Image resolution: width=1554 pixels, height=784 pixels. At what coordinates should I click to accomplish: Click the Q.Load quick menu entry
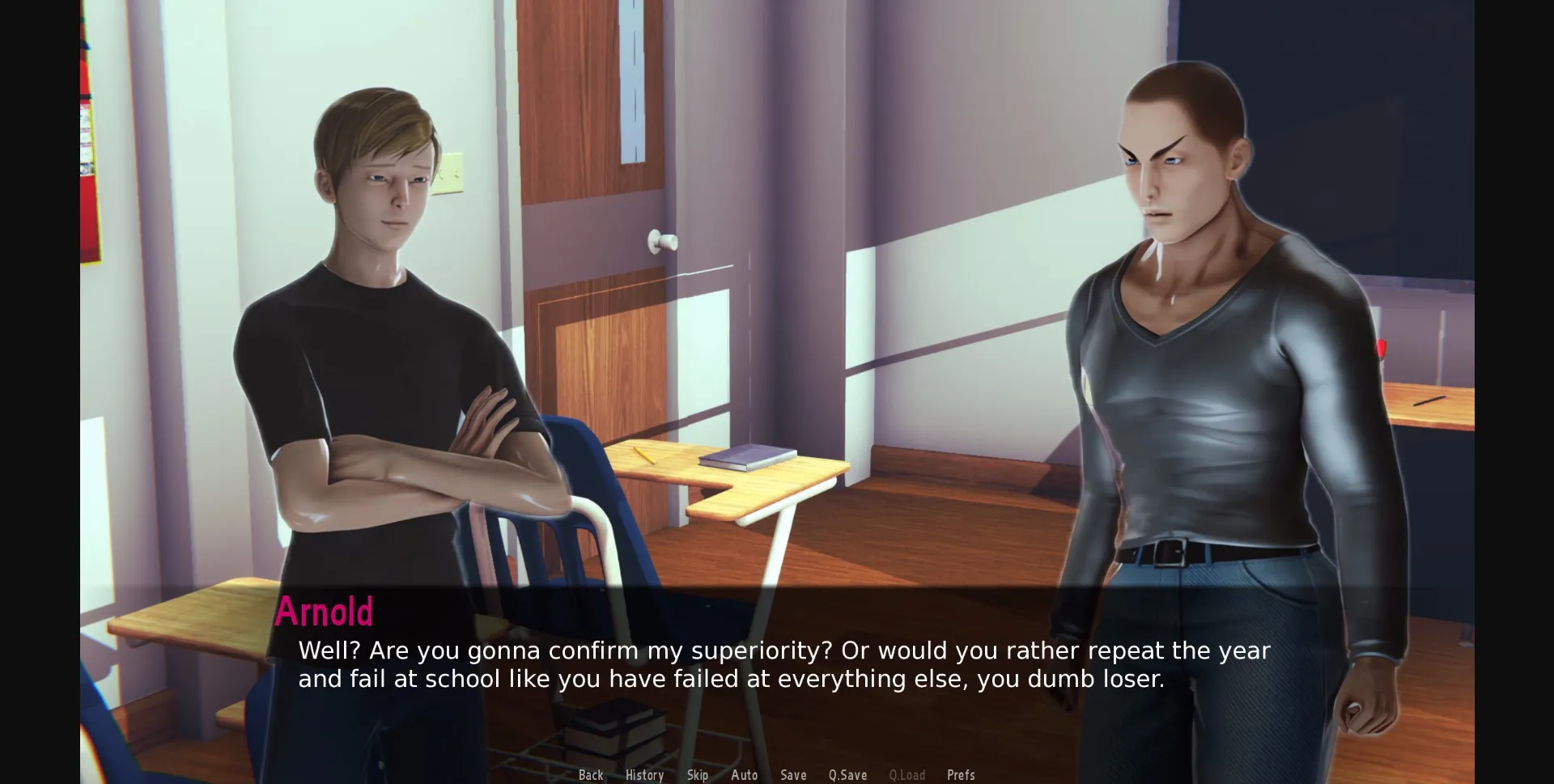[907, 774]
